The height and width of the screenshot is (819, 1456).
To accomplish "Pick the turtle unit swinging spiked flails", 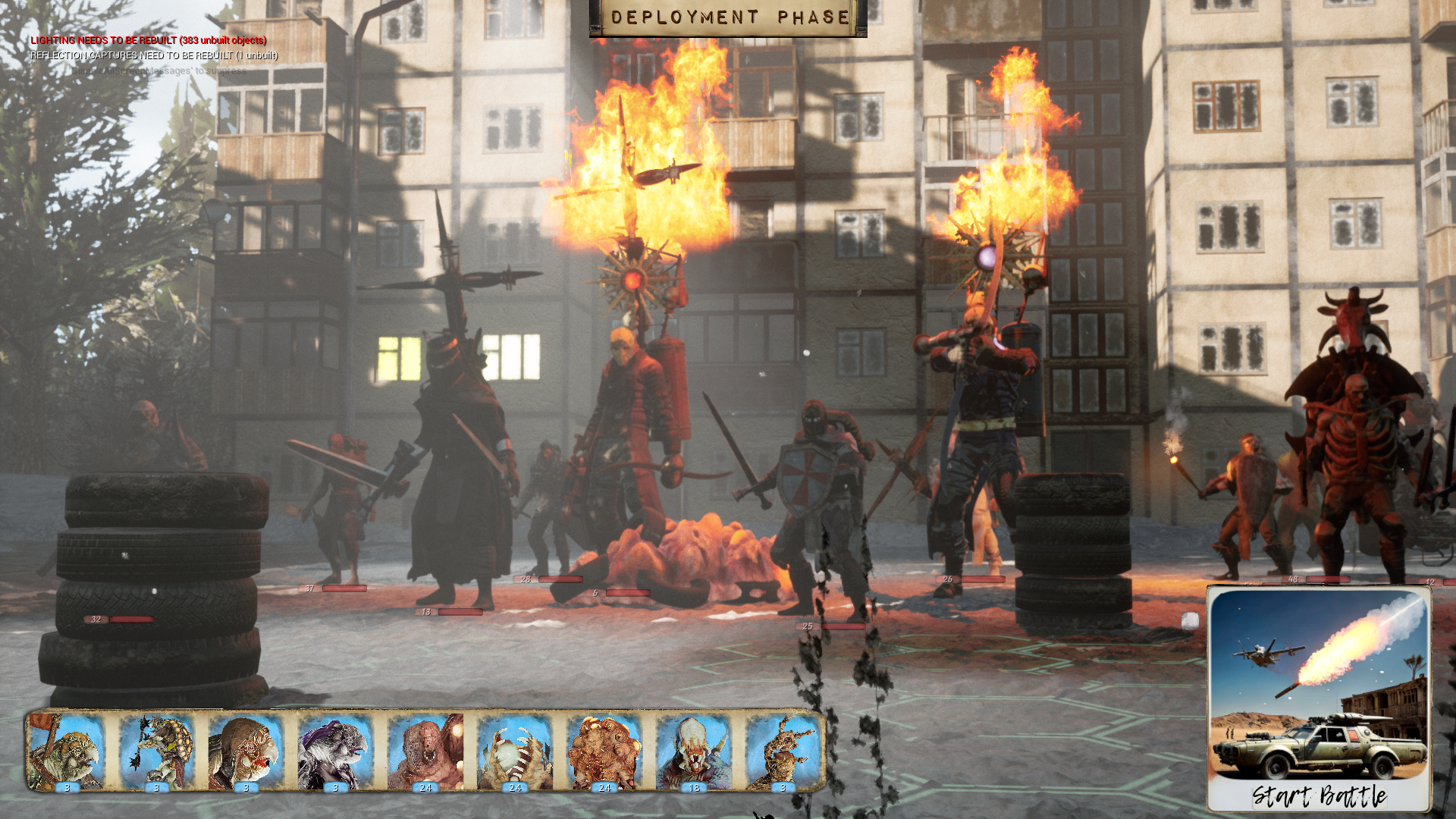I will click(156, 752).
